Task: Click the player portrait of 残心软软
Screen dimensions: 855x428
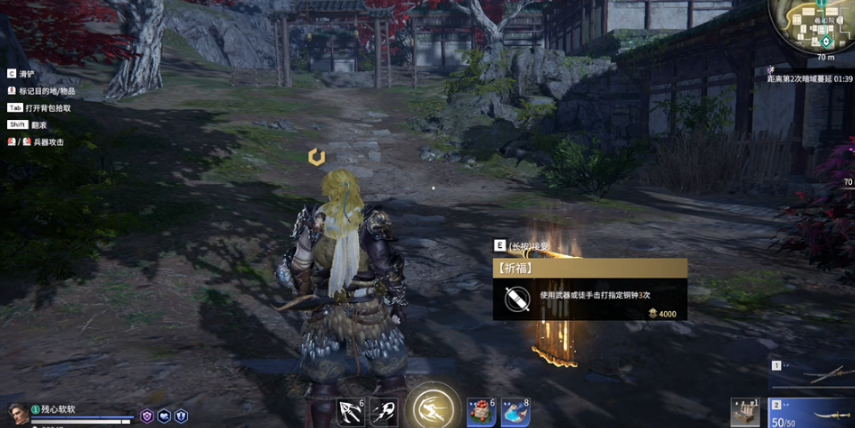Action: [17, 413]
